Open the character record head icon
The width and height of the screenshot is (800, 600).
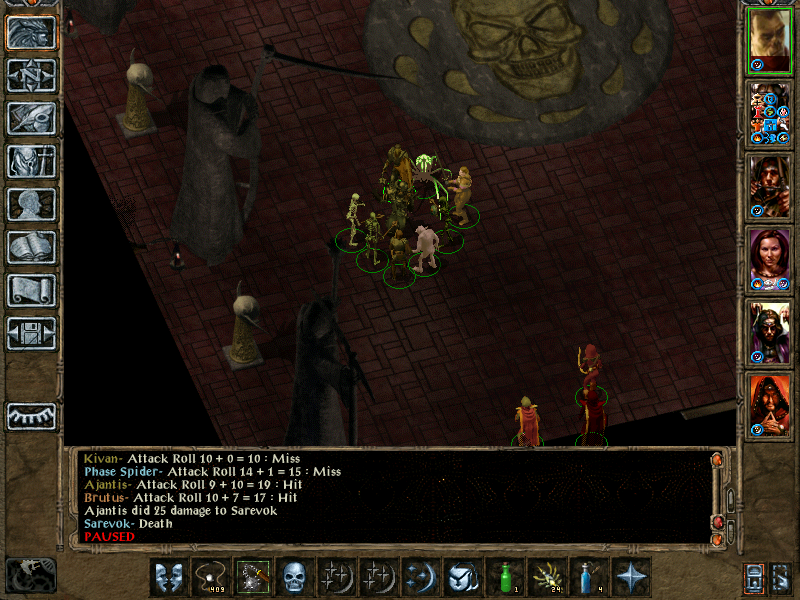(x=31, y=204)
